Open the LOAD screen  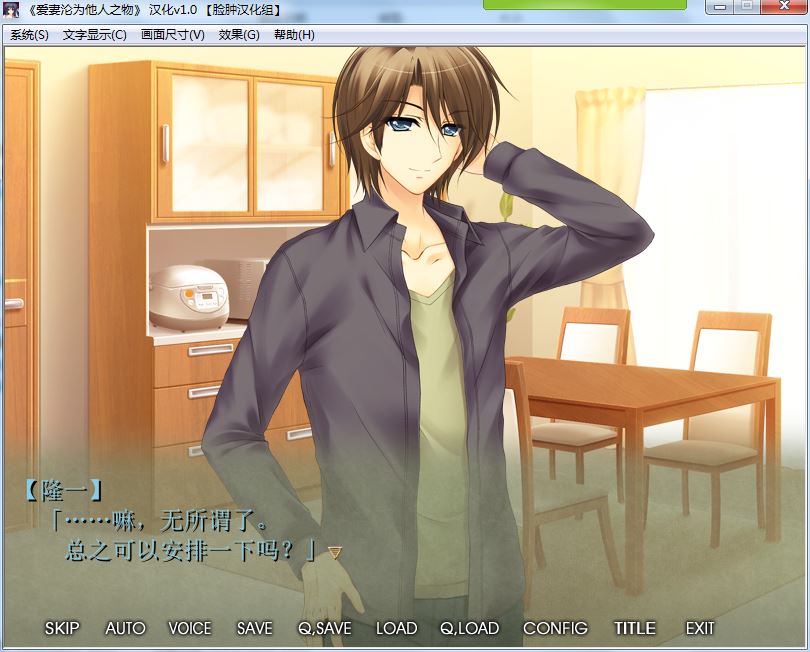coord(396,628)
